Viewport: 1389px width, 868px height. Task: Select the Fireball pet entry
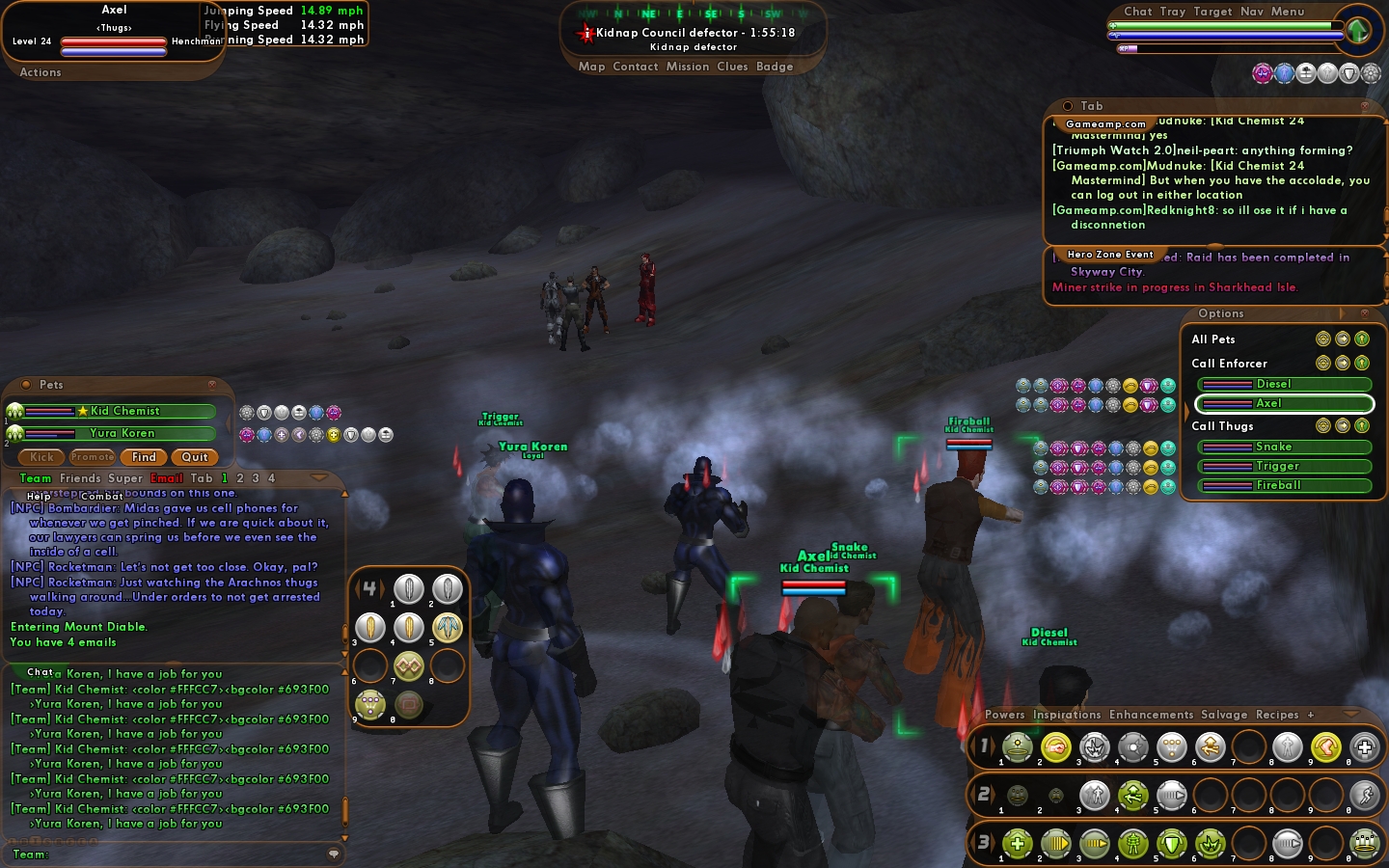click(1284, 485)
